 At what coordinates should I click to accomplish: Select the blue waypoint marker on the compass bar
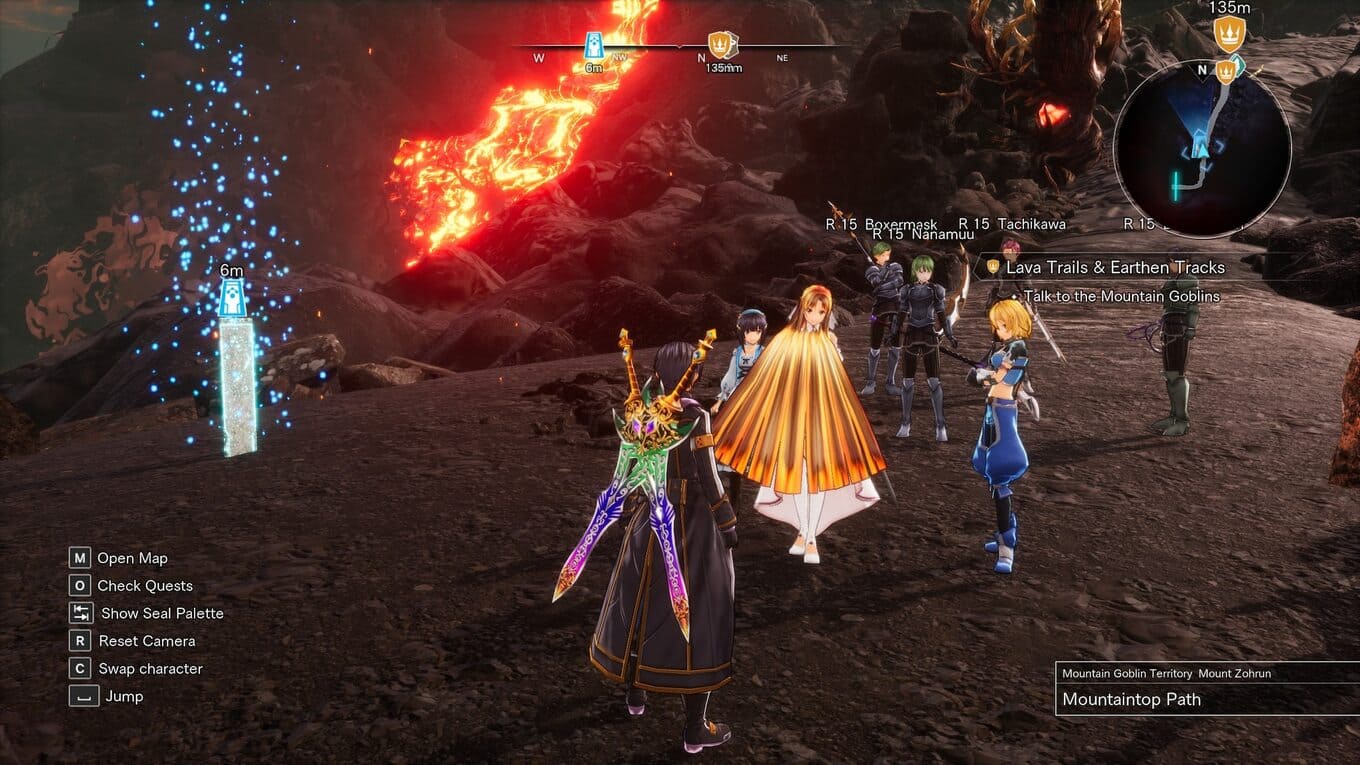(594, 43)
